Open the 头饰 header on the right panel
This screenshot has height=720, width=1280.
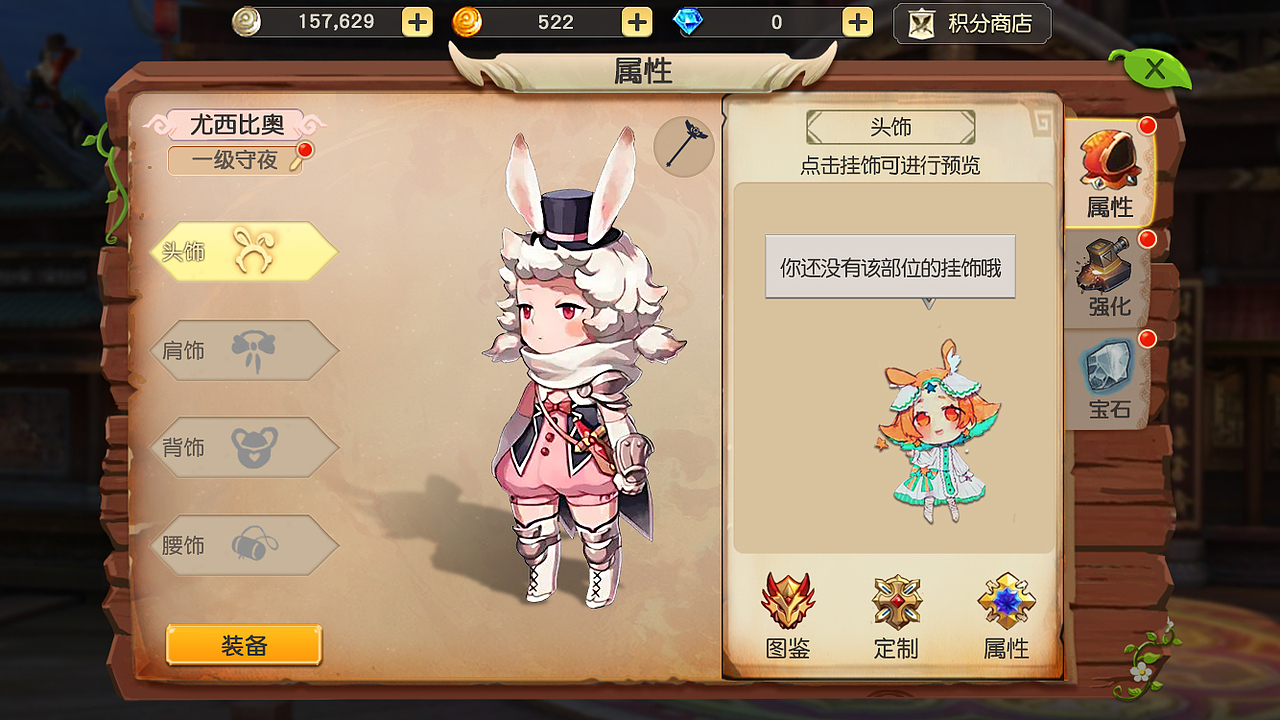tap(889, 127)
